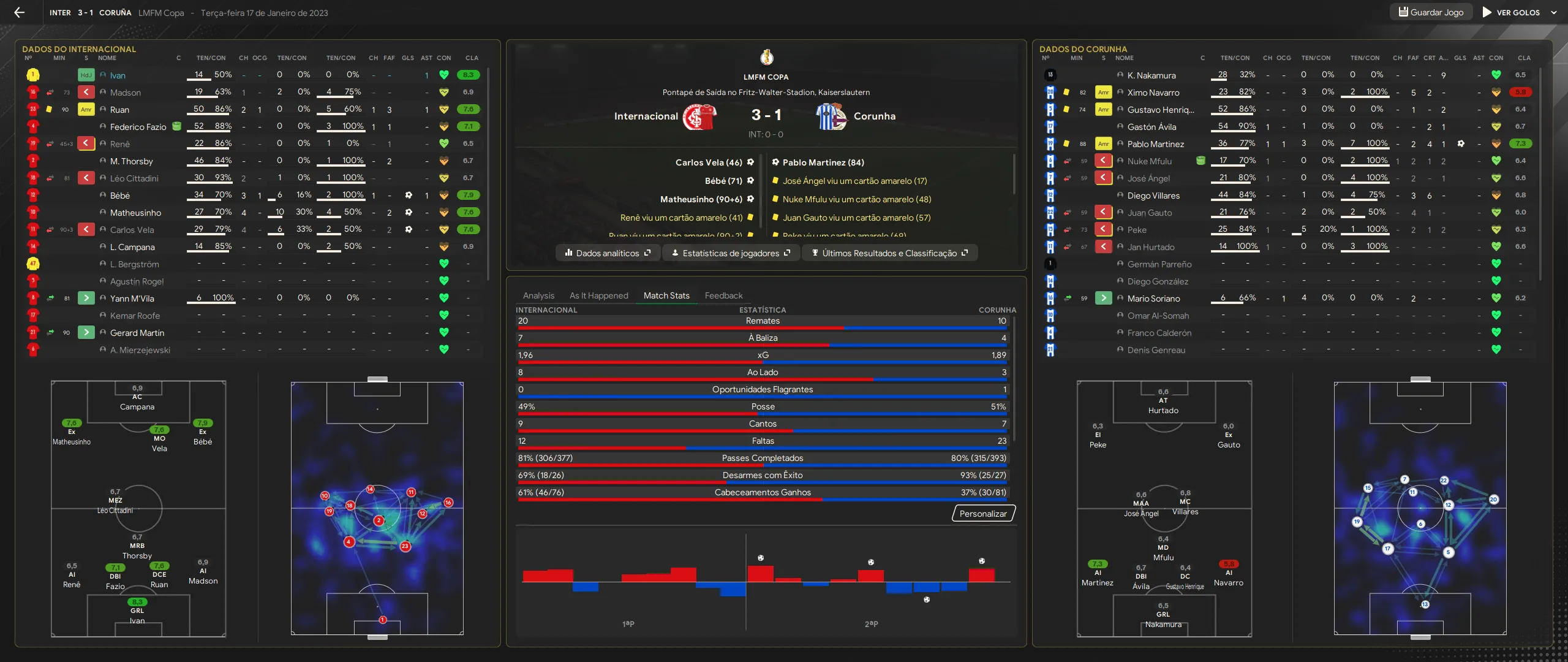
Task: Click the Carlos Vela (46) goal event
Action: (x=709, y=162)
